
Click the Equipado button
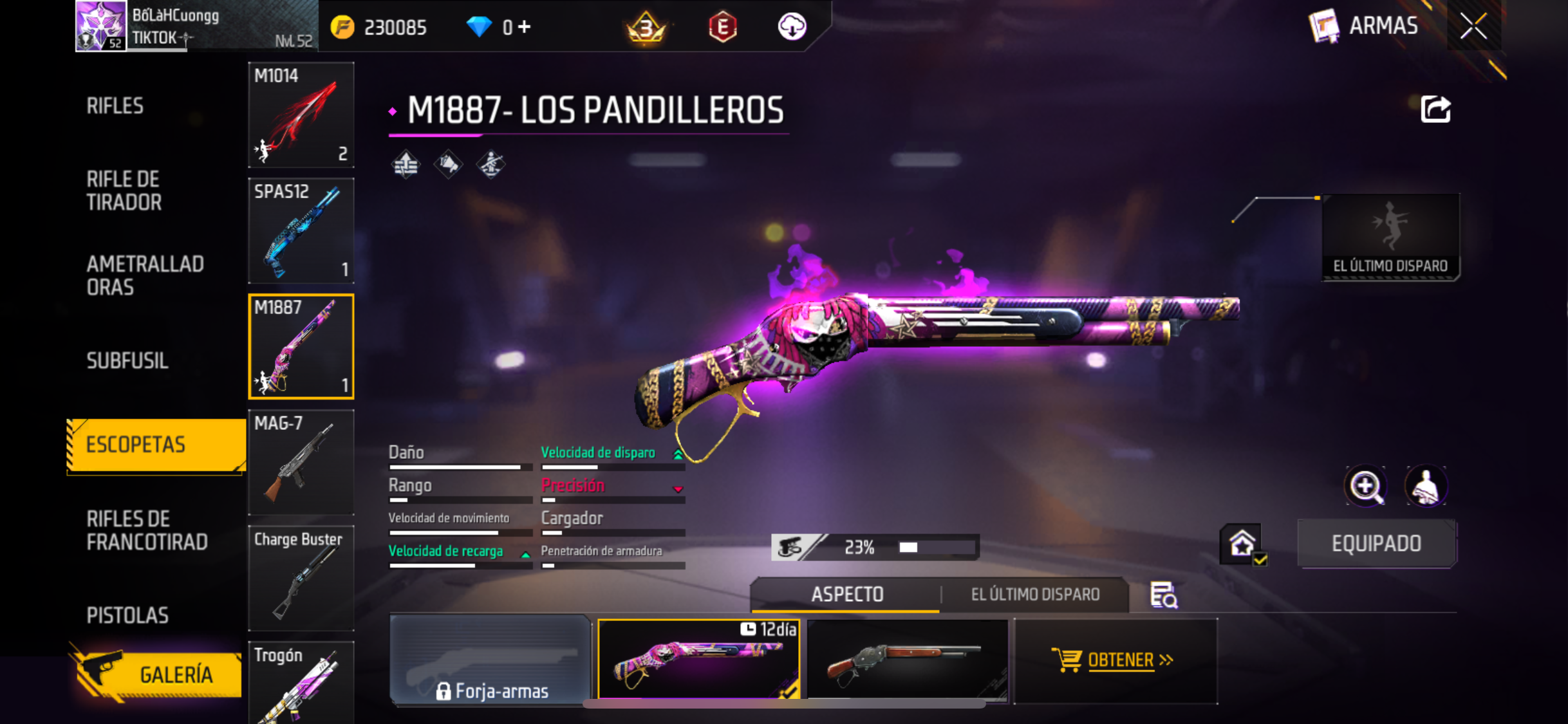coord(1376,544)
